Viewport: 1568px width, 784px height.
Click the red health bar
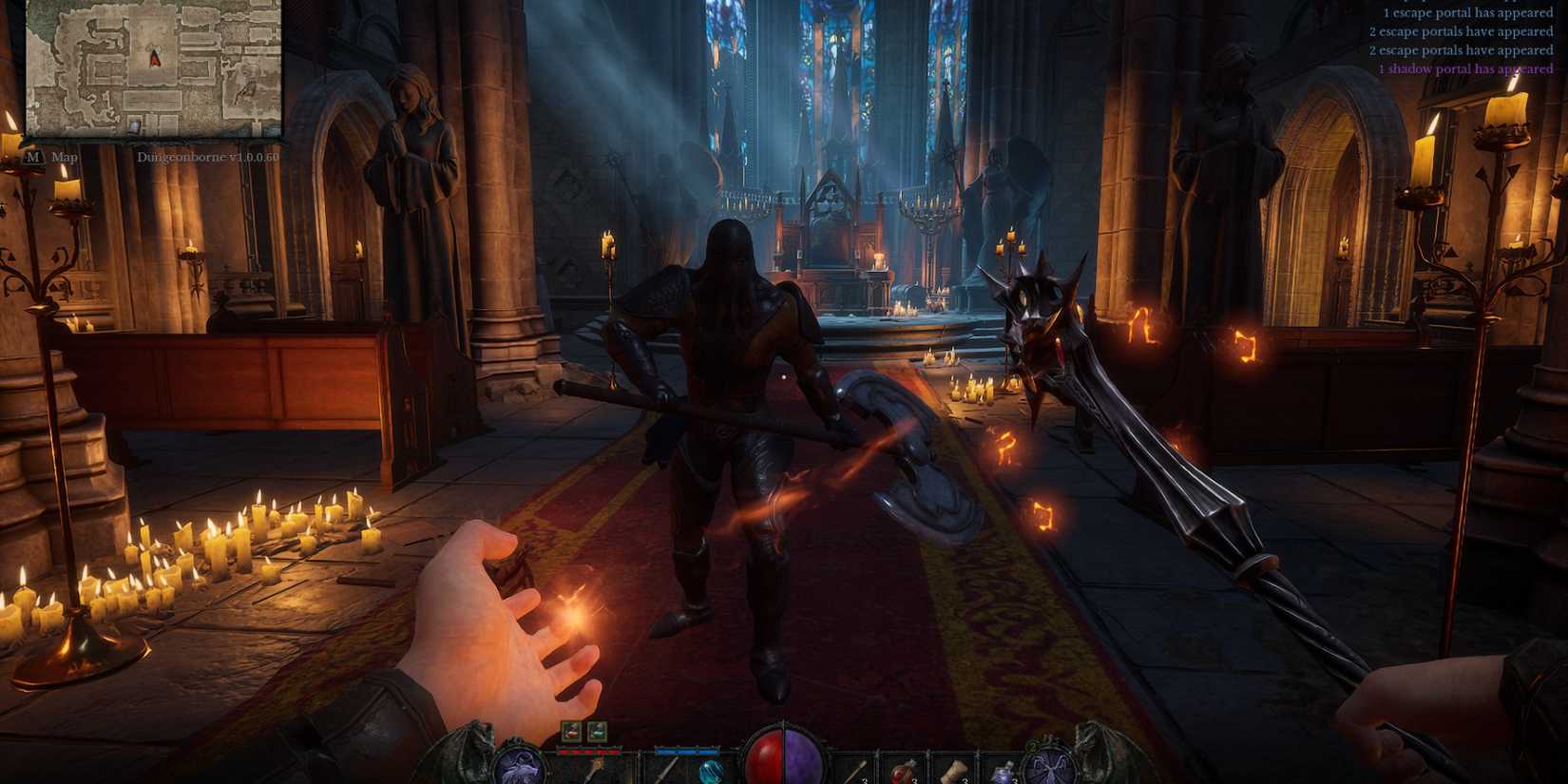pyautogui.click(x=589, y=750)
